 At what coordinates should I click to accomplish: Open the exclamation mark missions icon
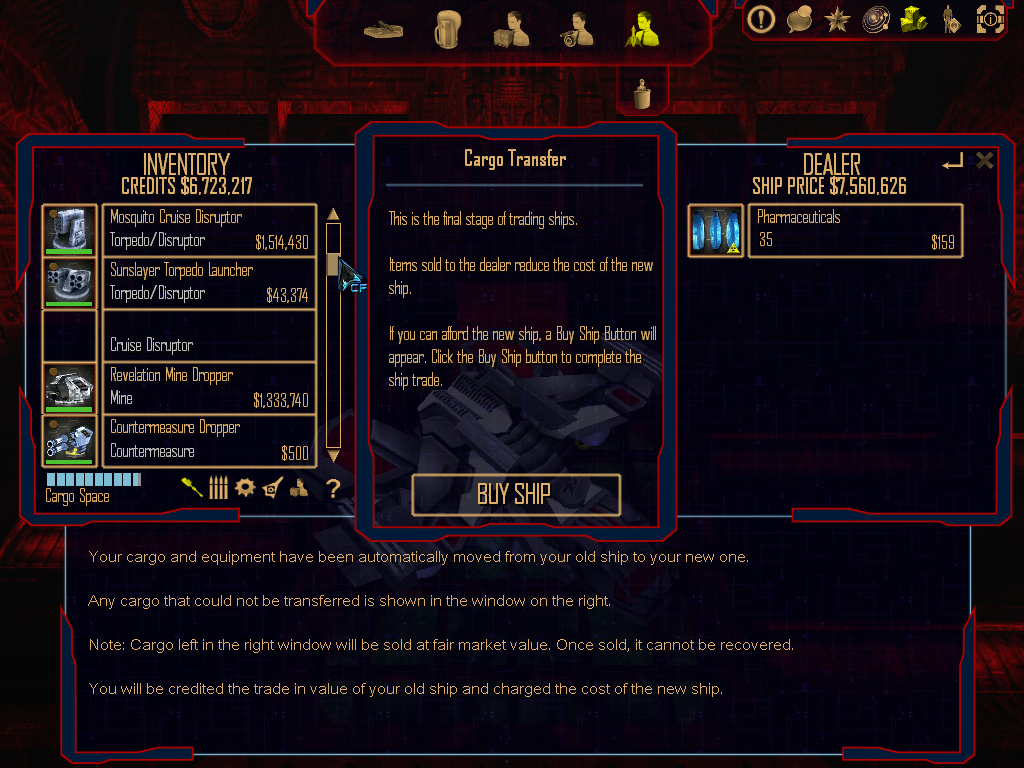[762, 19]
